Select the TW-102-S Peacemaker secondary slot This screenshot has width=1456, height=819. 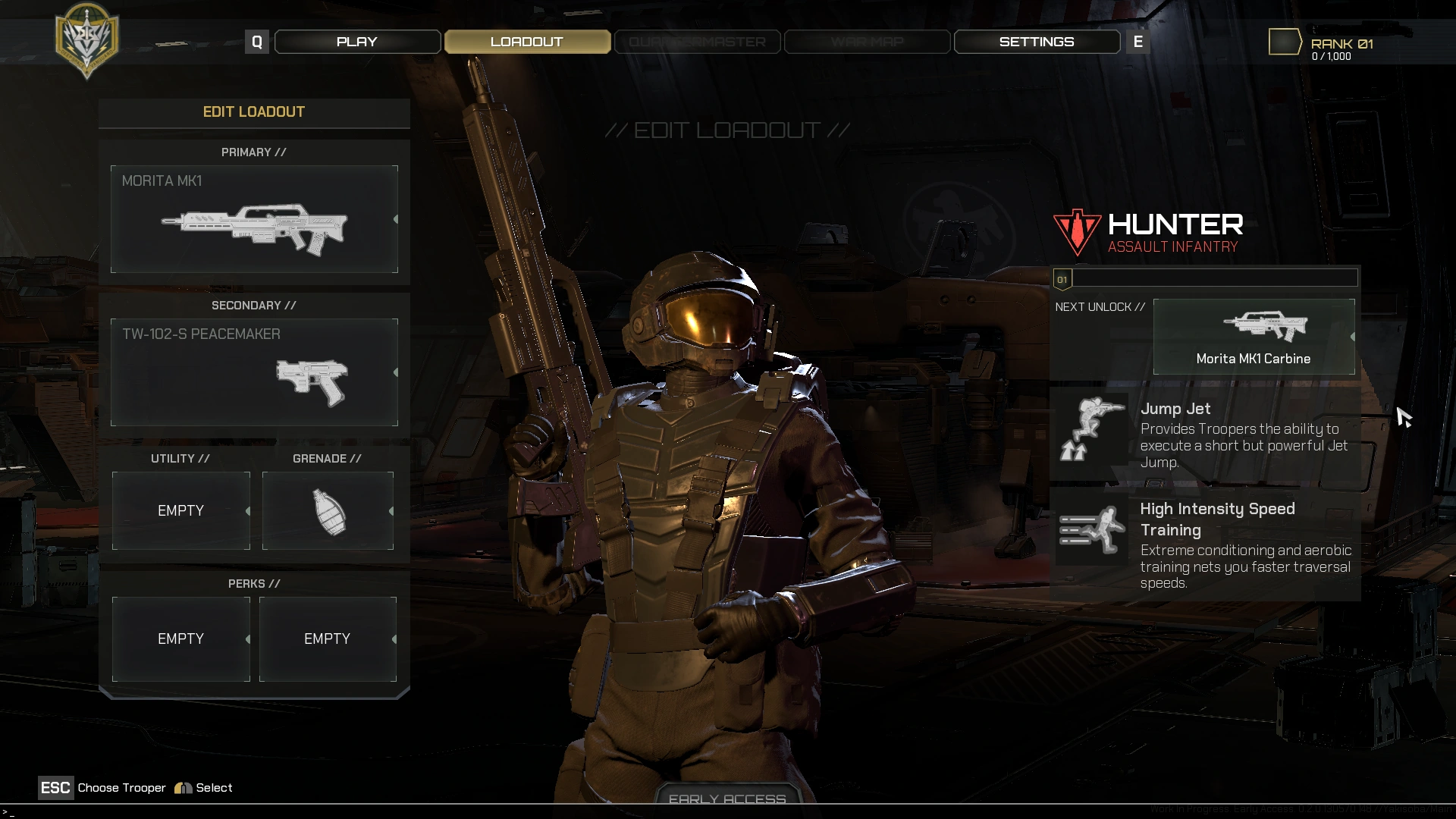click(254, 372)
